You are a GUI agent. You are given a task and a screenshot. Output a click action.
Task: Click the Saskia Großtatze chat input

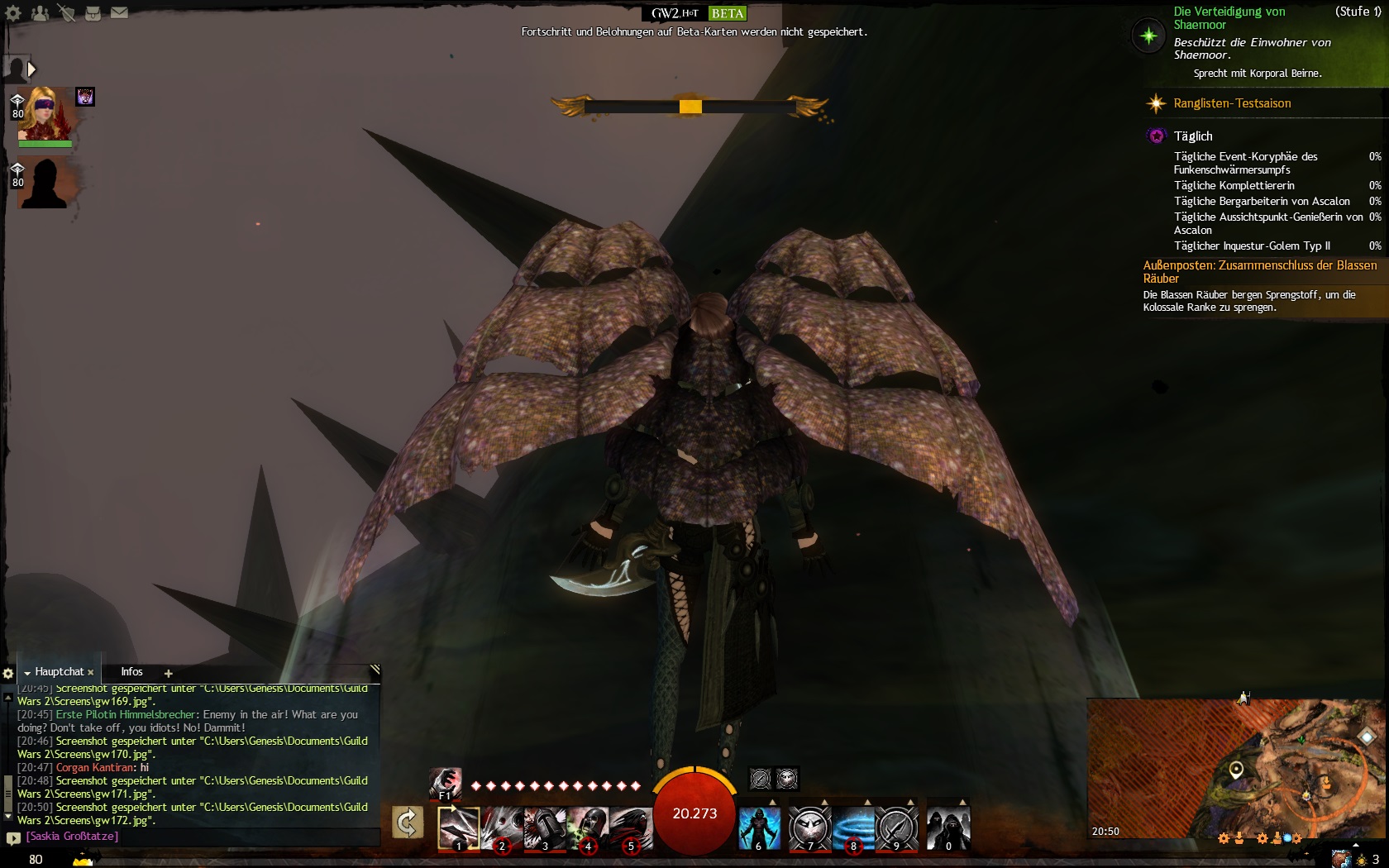(198, 837)
